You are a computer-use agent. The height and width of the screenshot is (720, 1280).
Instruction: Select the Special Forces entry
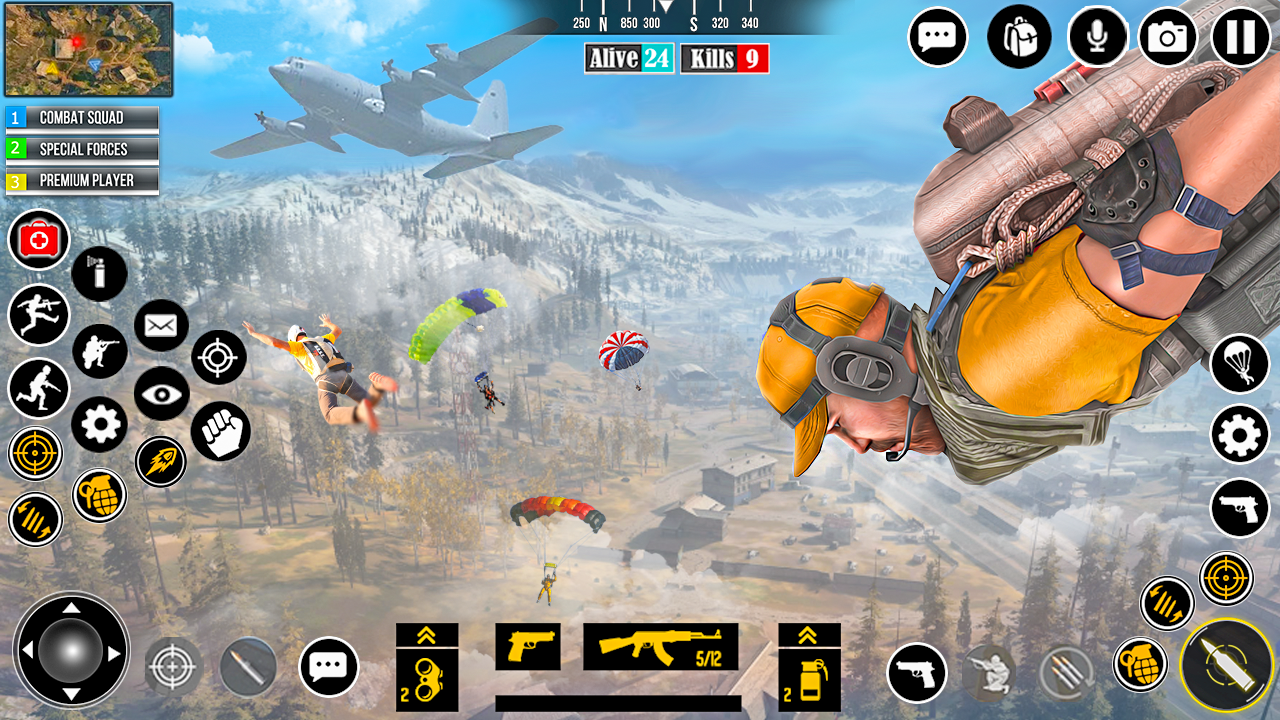click(80, 149)
